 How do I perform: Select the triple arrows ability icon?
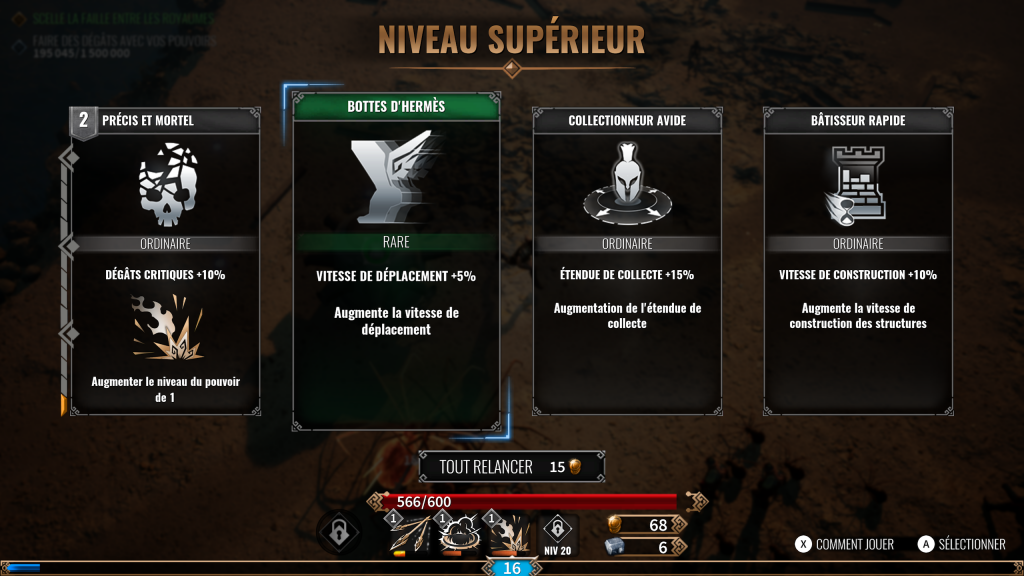[x=409, y=535]
